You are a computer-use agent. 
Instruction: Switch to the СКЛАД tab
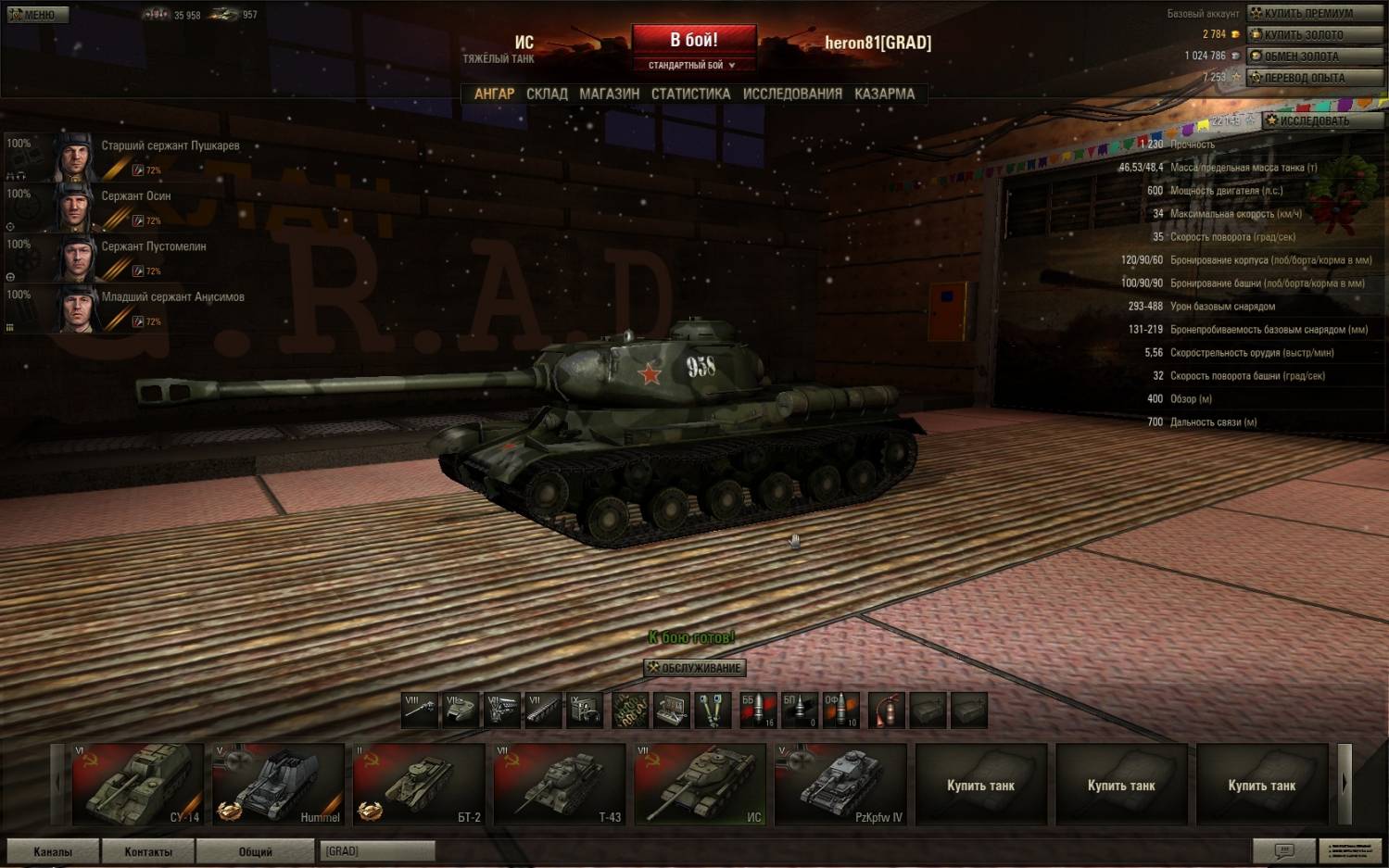point(547,94)
